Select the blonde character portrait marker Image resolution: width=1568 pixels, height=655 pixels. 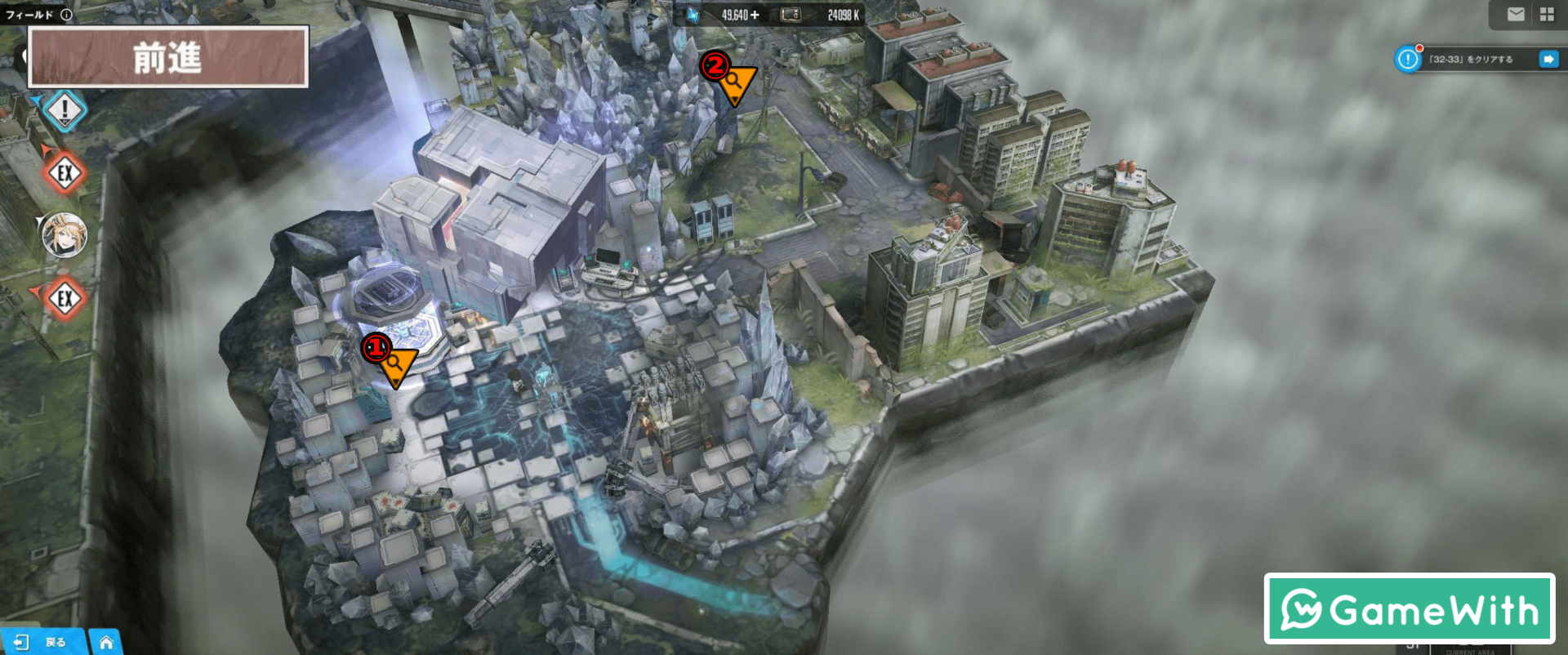pos(65,234)
